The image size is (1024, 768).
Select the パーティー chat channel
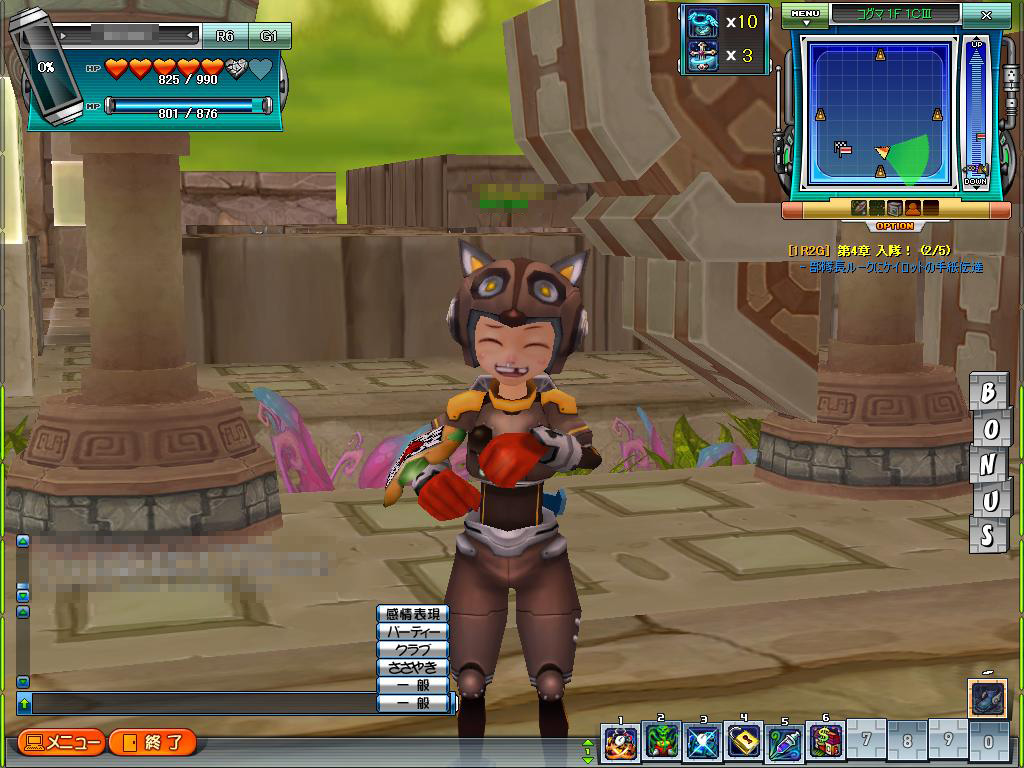click(412, 632)
